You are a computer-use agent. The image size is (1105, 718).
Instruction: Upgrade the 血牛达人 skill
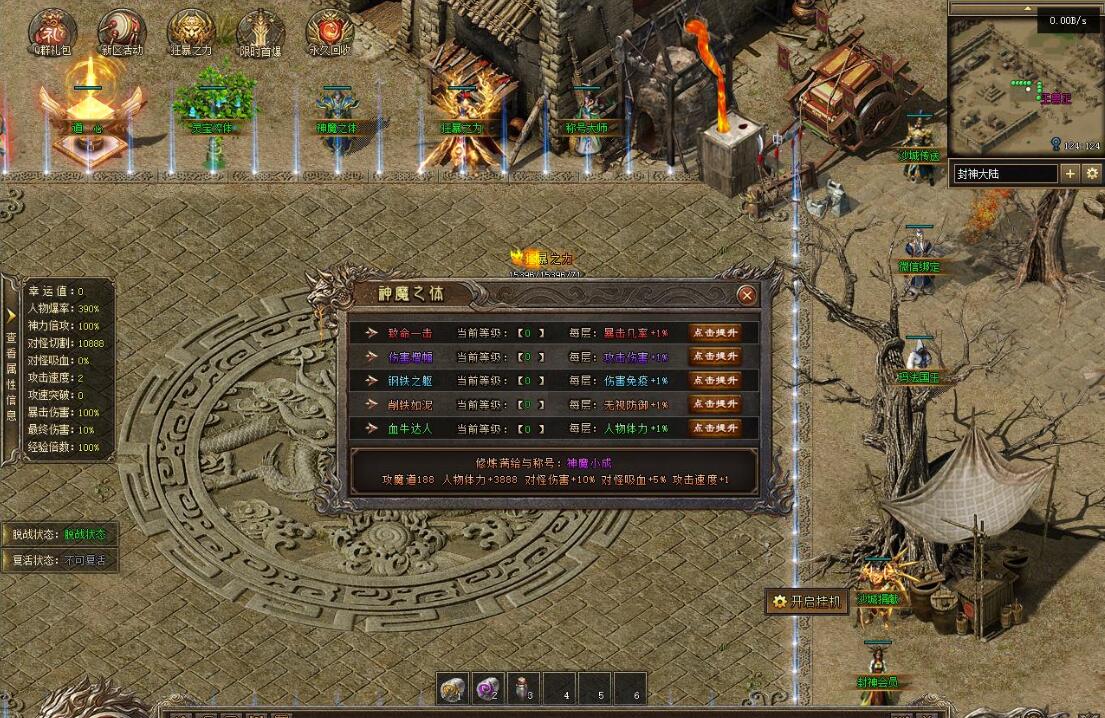click(715, 428)
